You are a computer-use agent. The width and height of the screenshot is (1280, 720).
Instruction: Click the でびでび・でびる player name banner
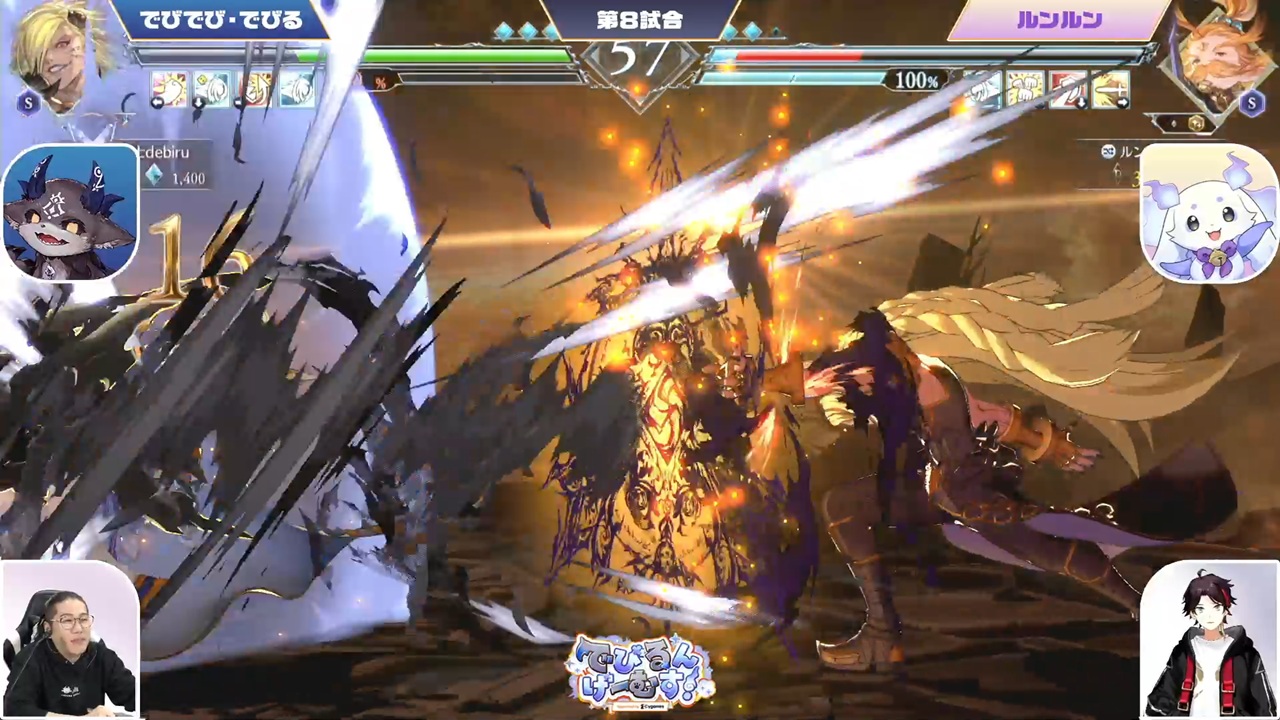click(x=220, y=20)
